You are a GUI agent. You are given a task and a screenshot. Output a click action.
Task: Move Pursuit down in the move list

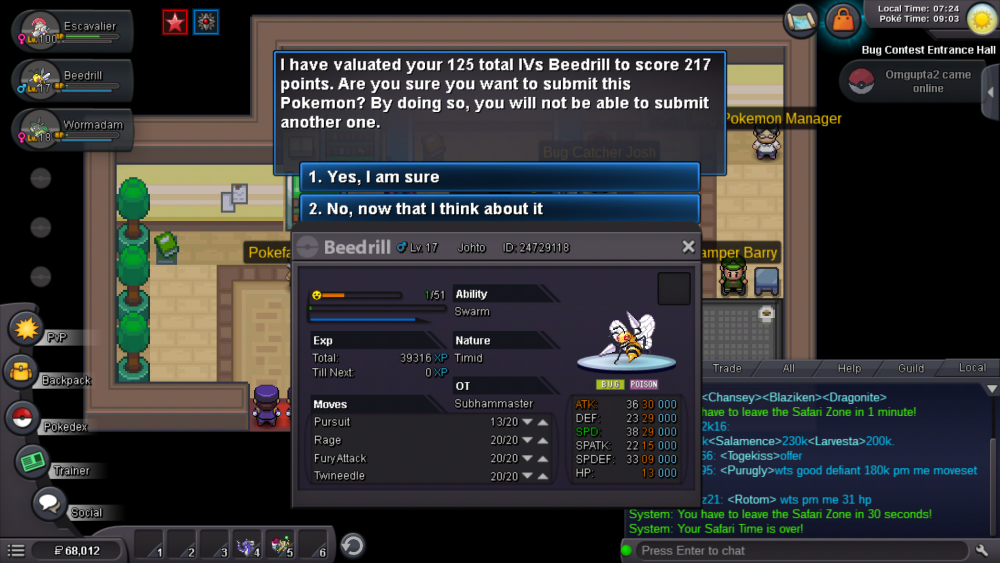click(x=527, y=422)
